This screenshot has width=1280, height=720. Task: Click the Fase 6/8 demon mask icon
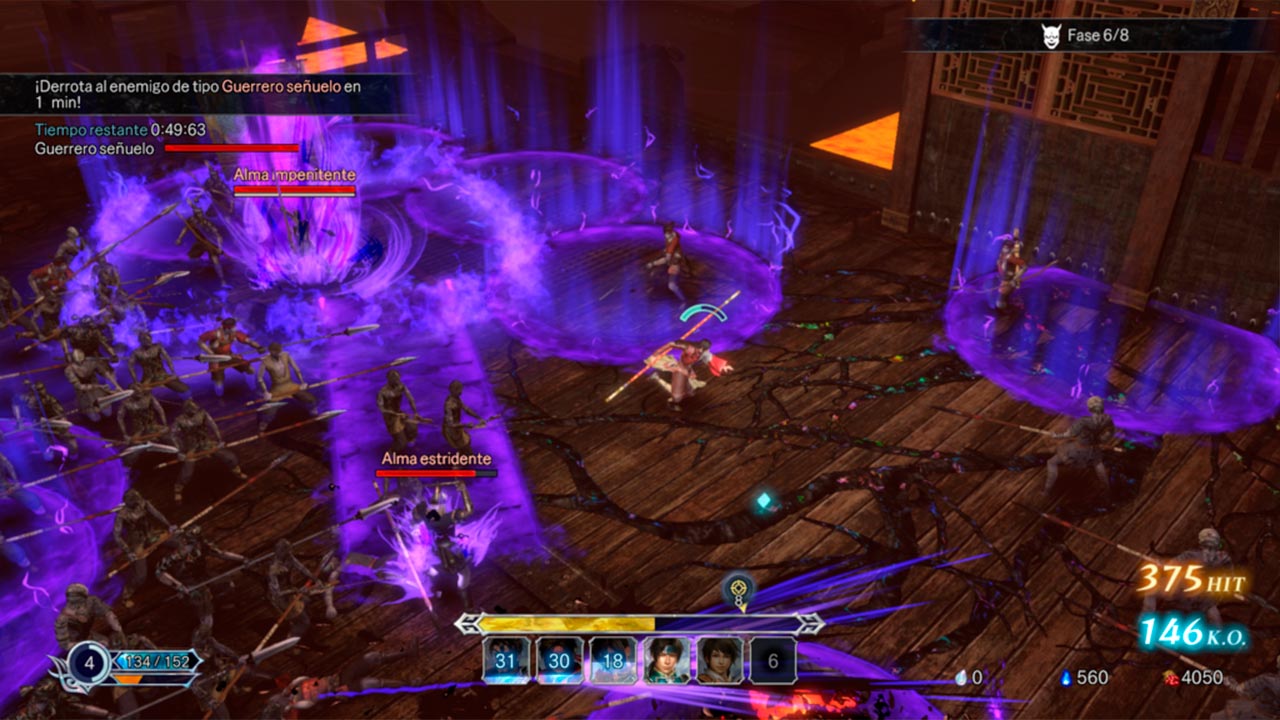1050,35
